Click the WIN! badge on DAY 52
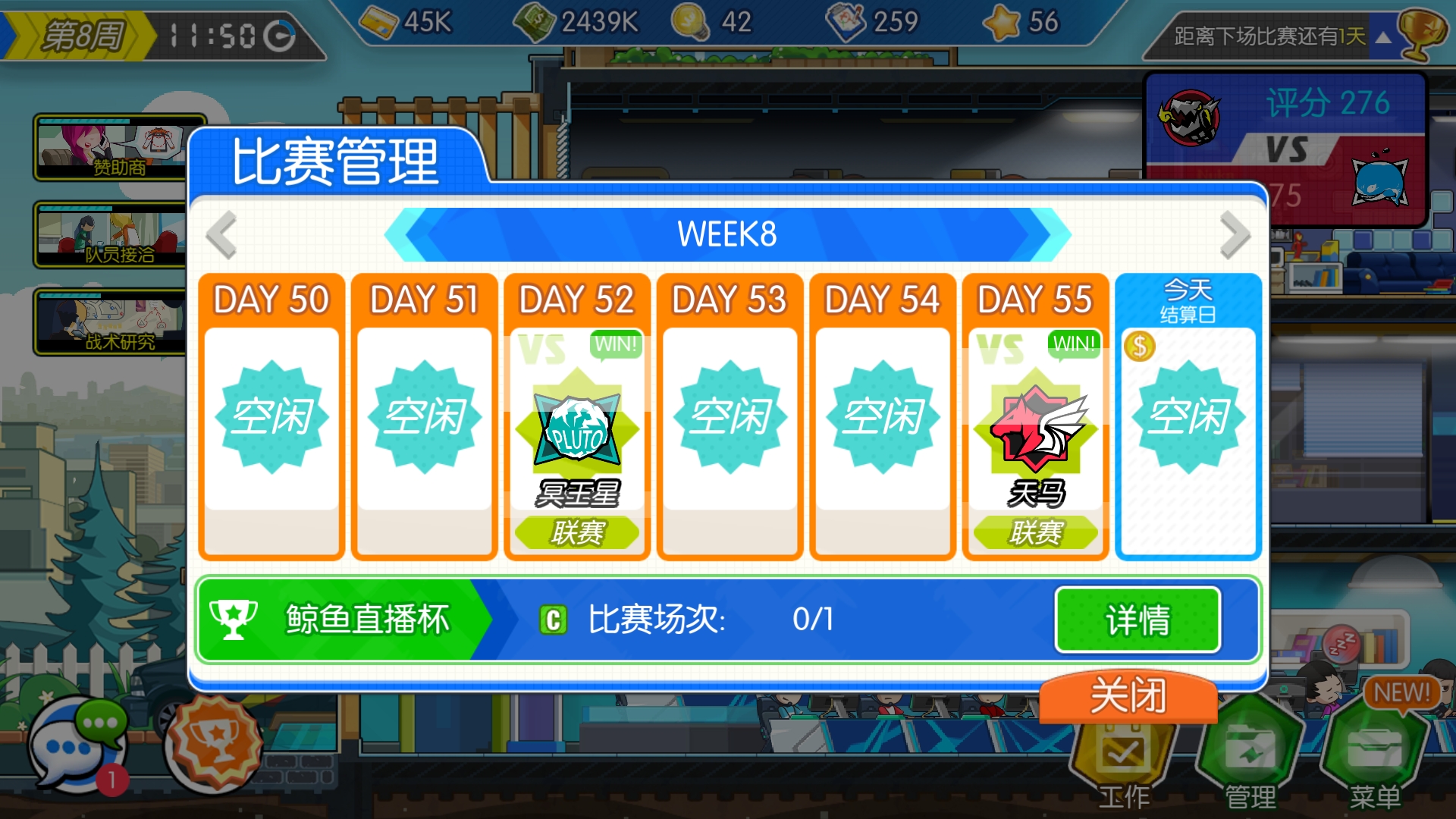The width and height of the screenshot is (1456, 819). [x=615, y=345]
